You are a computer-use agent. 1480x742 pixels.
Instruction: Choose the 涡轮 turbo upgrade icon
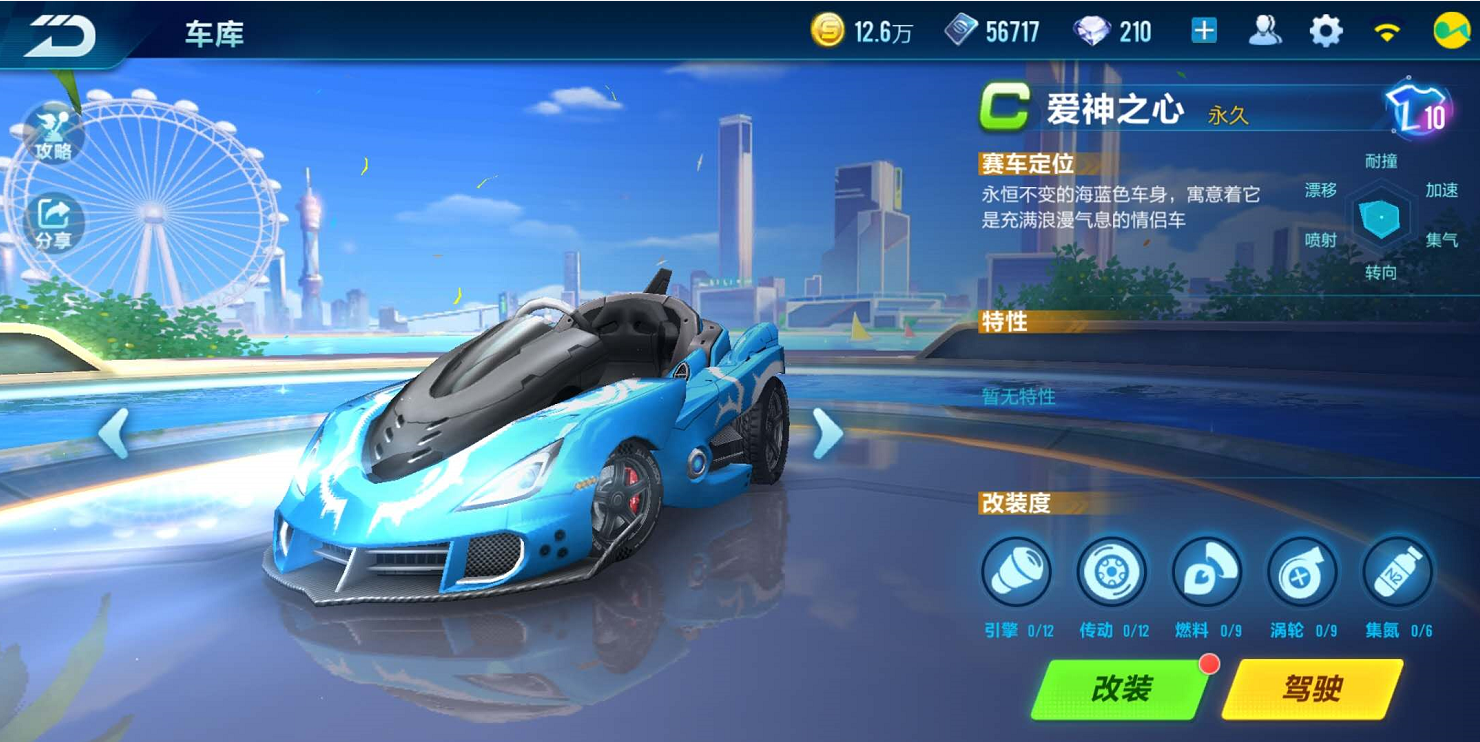[x=1301, y=573]
